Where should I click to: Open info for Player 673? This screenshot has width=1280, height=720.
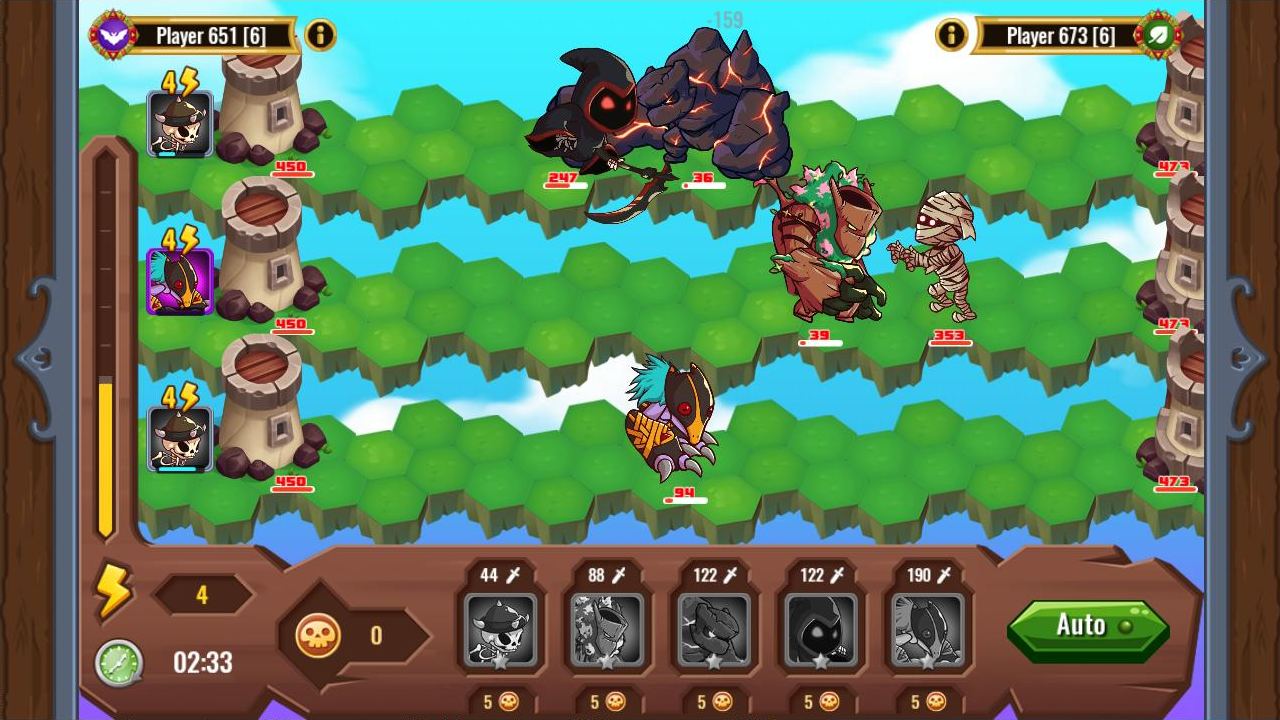tap(951, 33)
